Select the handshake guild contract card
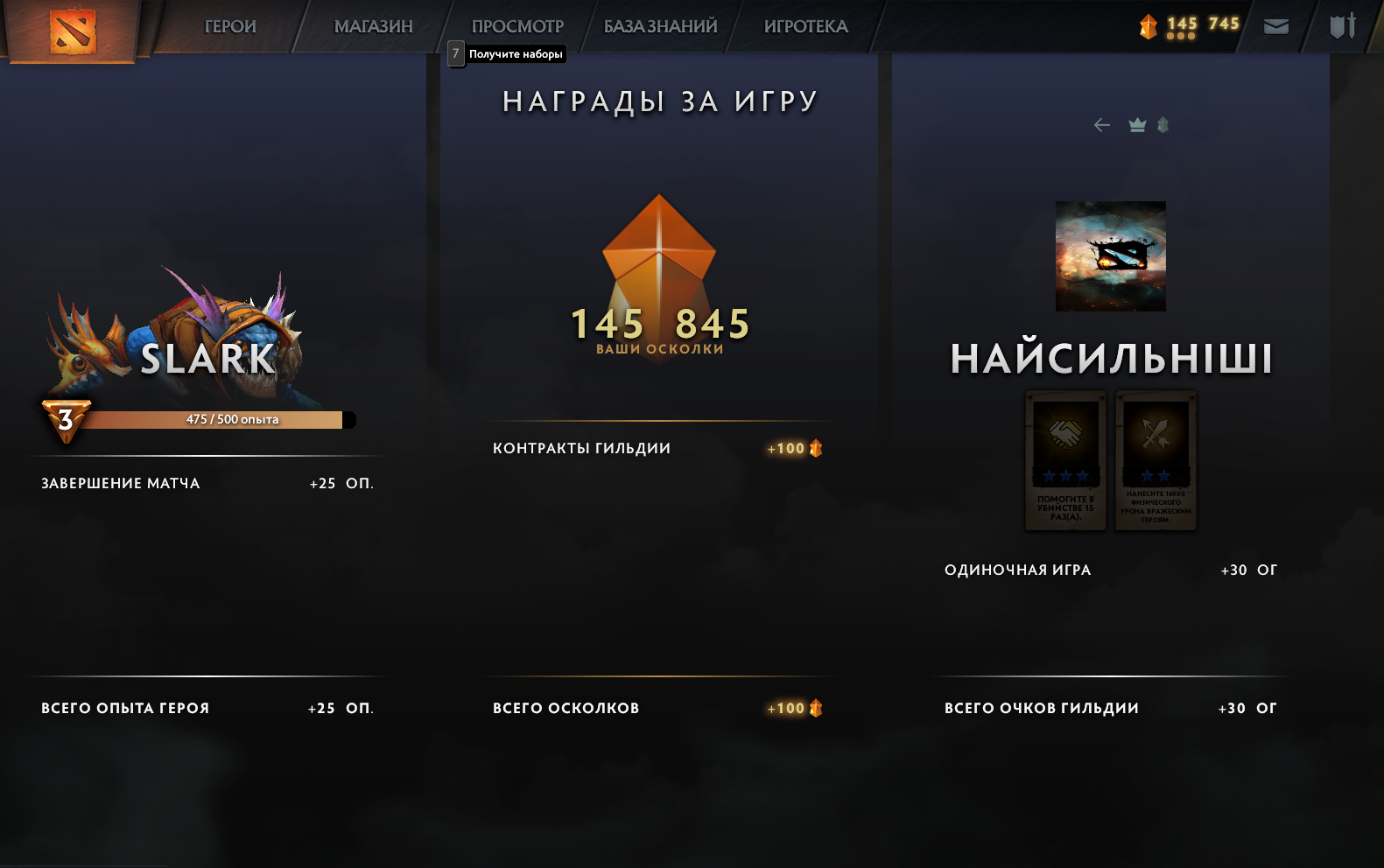 pyautogui.click(x=1064, y=459)
